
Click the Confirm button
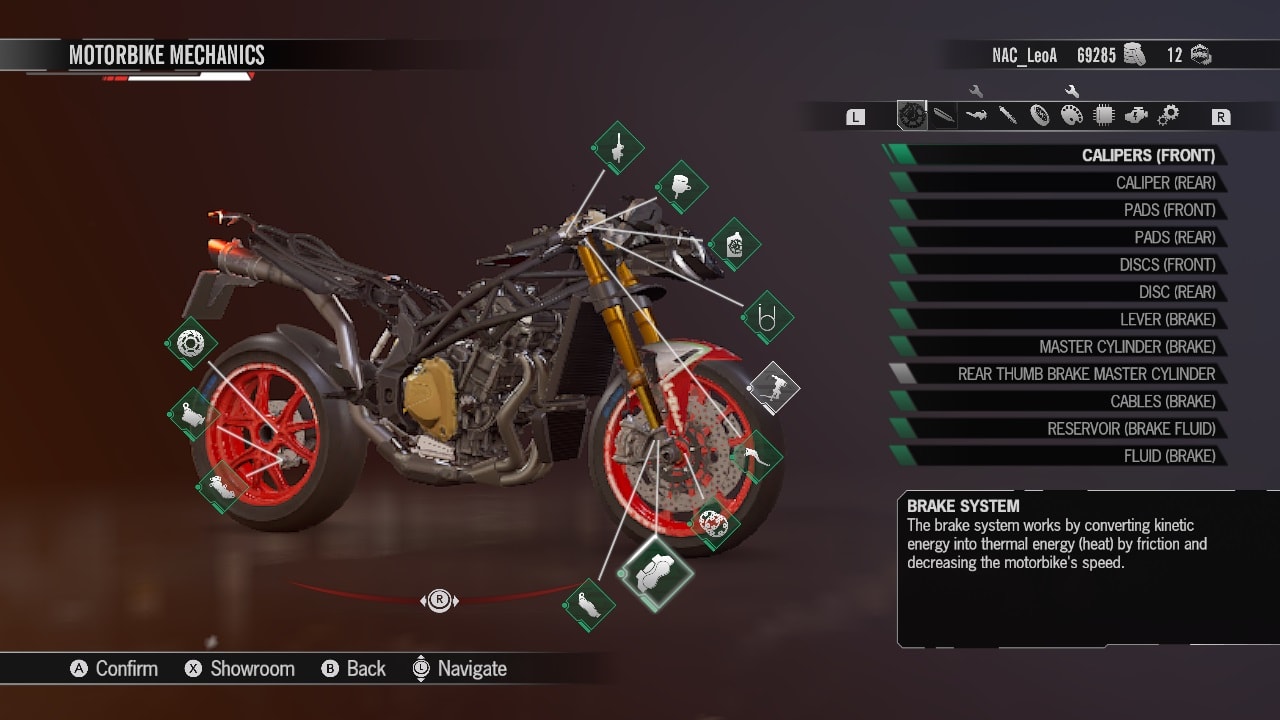114,668
